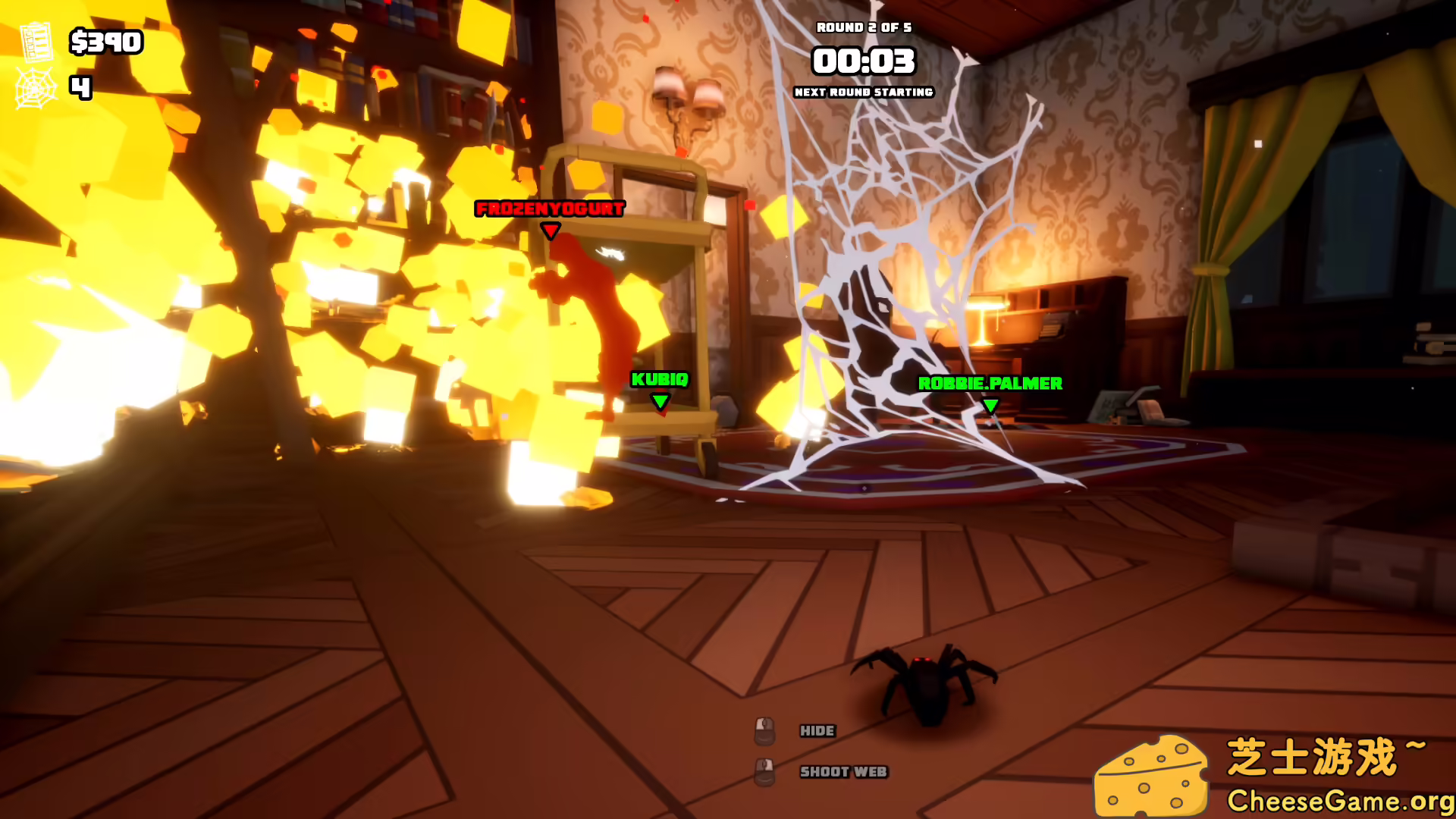Click the red marker under FROZENYOGURT
This screenshot has width=1456, height=819.
[549, 229]
